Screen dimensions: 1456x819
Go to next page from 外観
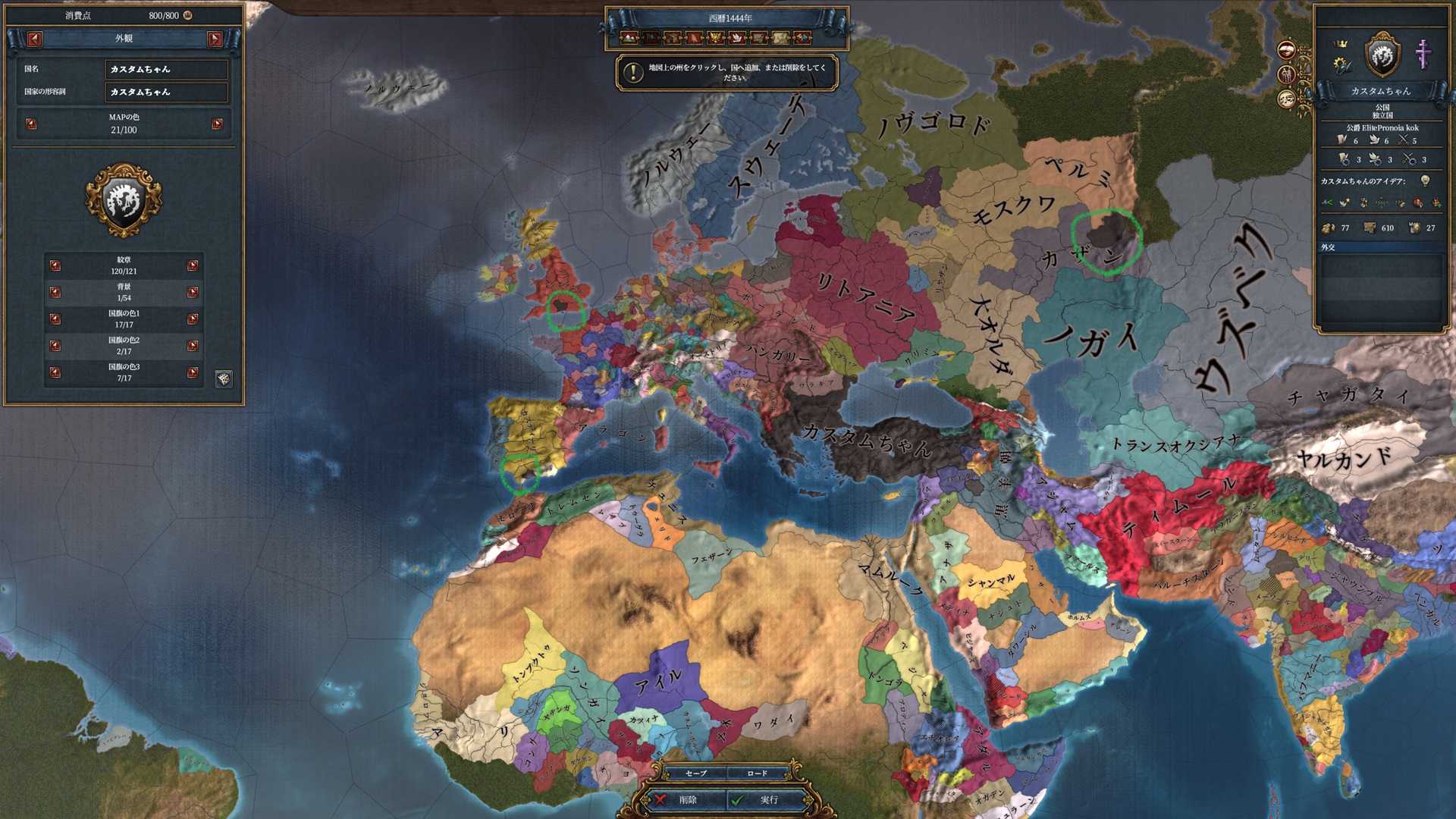click(215, 39)
